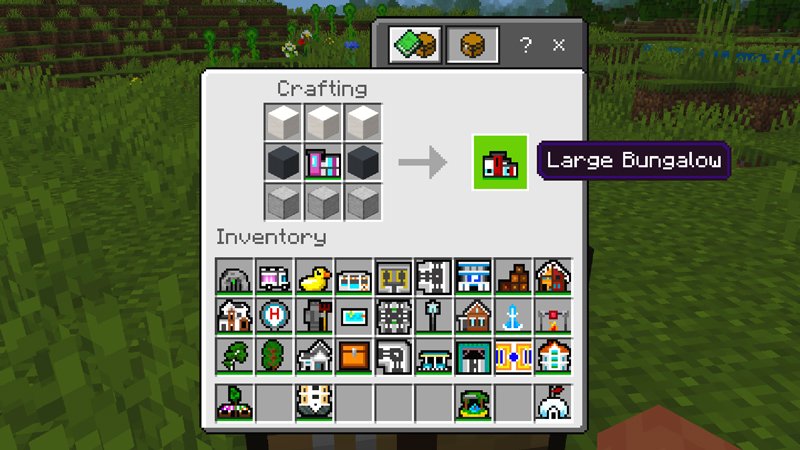Screen dimensions: 800x450
Task: Select the orange chest inventory item
Action: coord(354,356)
